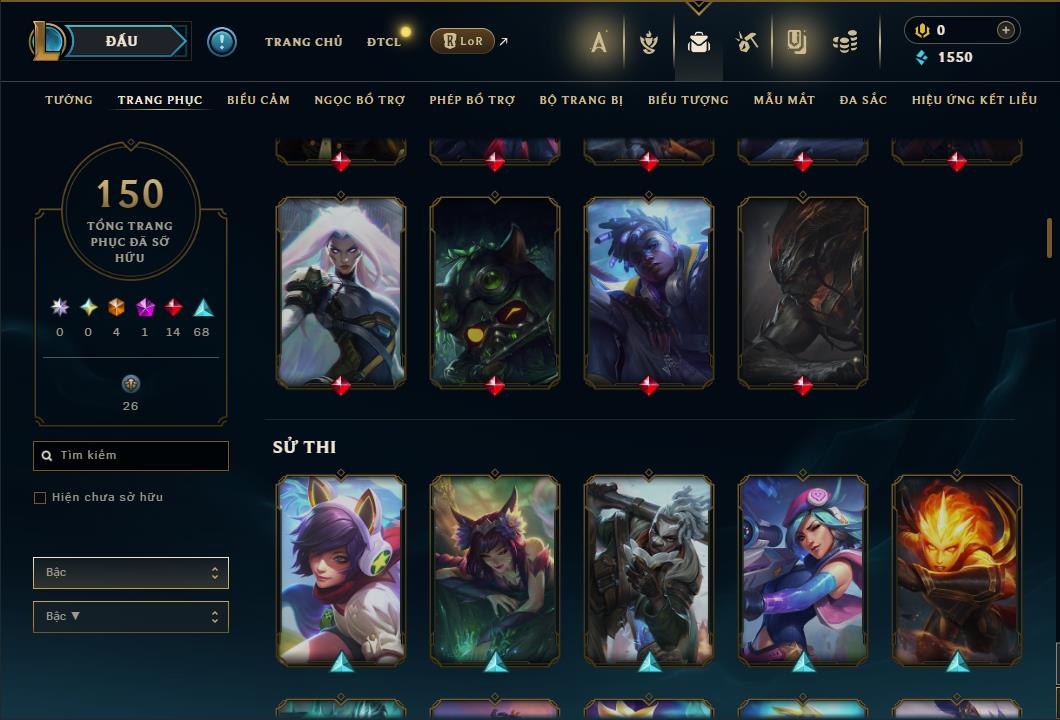Select the NGỌC BỔ TRỢ runes tab
Viewport: 1060px width, 720px height.
359,100
